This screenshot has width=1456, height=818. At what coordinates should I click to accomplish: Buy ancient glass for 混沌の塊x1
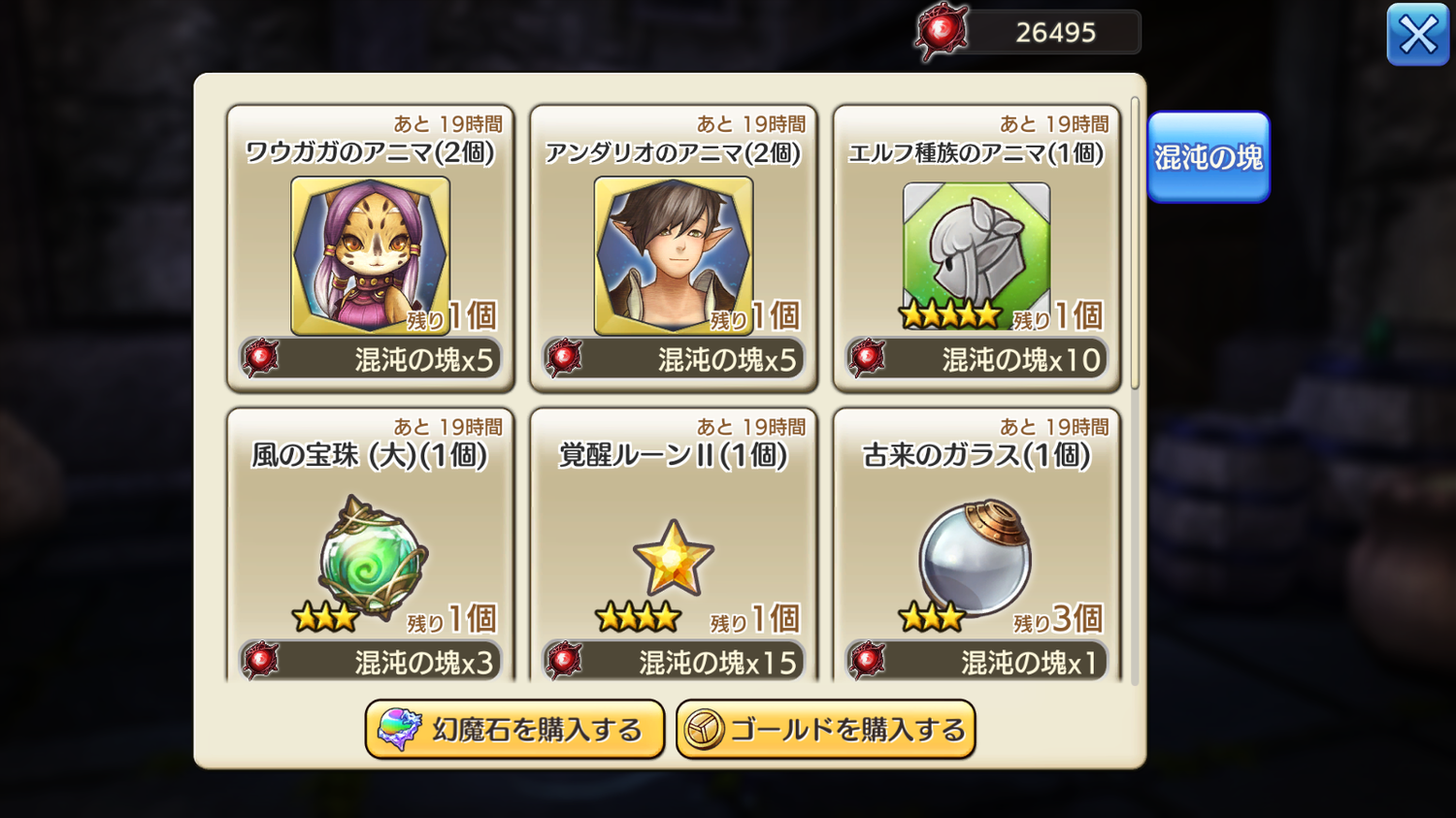(x=976, y=662)
